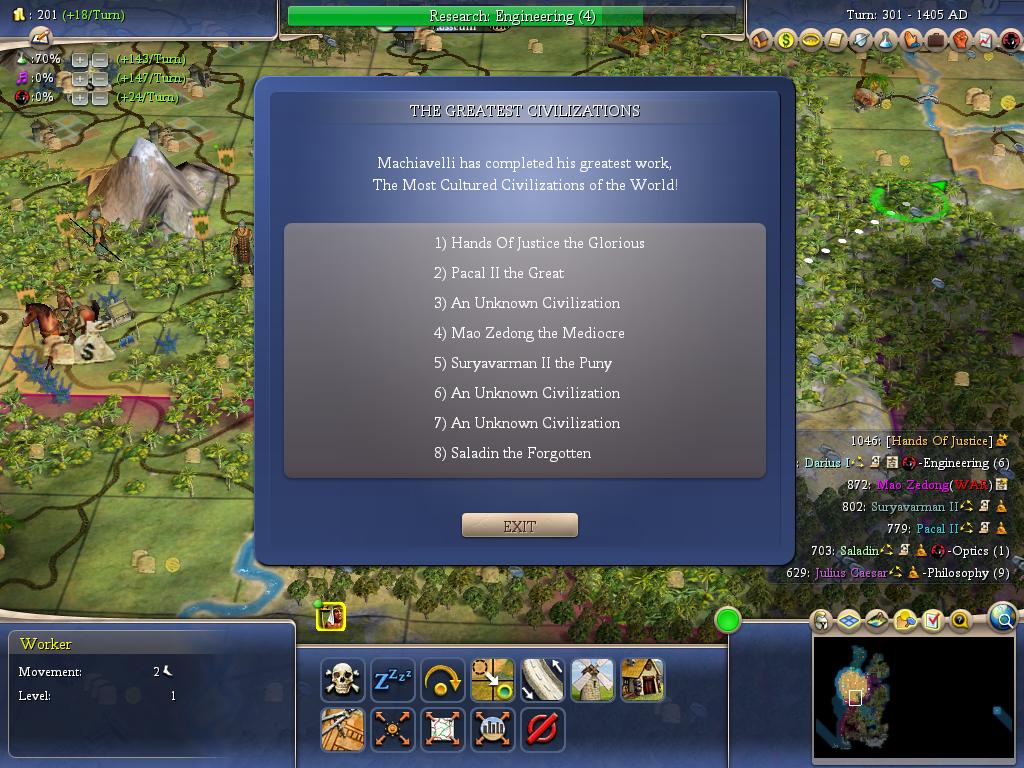This screenshot has height=768, width=1024.
Task: Open the Financial Advisor dollar icon
Action: (786, 41)
